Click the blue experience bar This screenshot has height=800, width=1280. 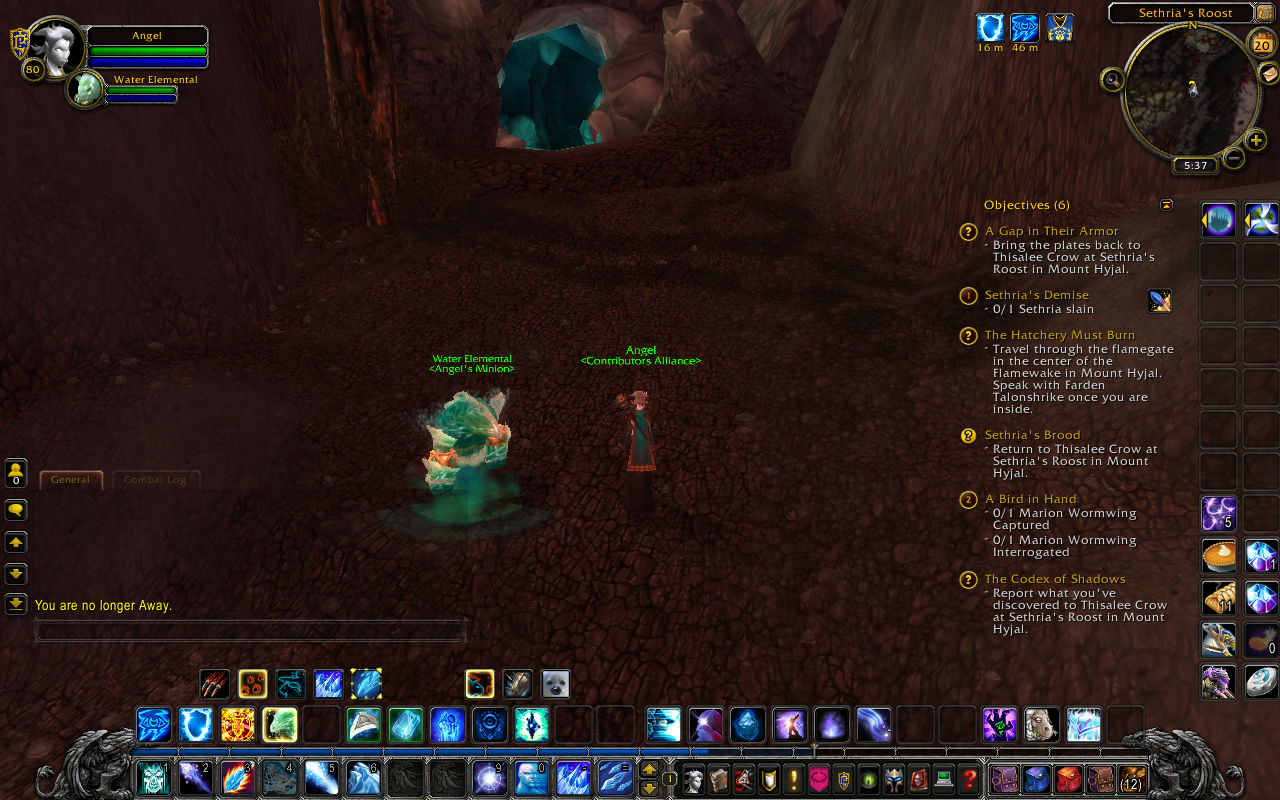coord(400,750)
